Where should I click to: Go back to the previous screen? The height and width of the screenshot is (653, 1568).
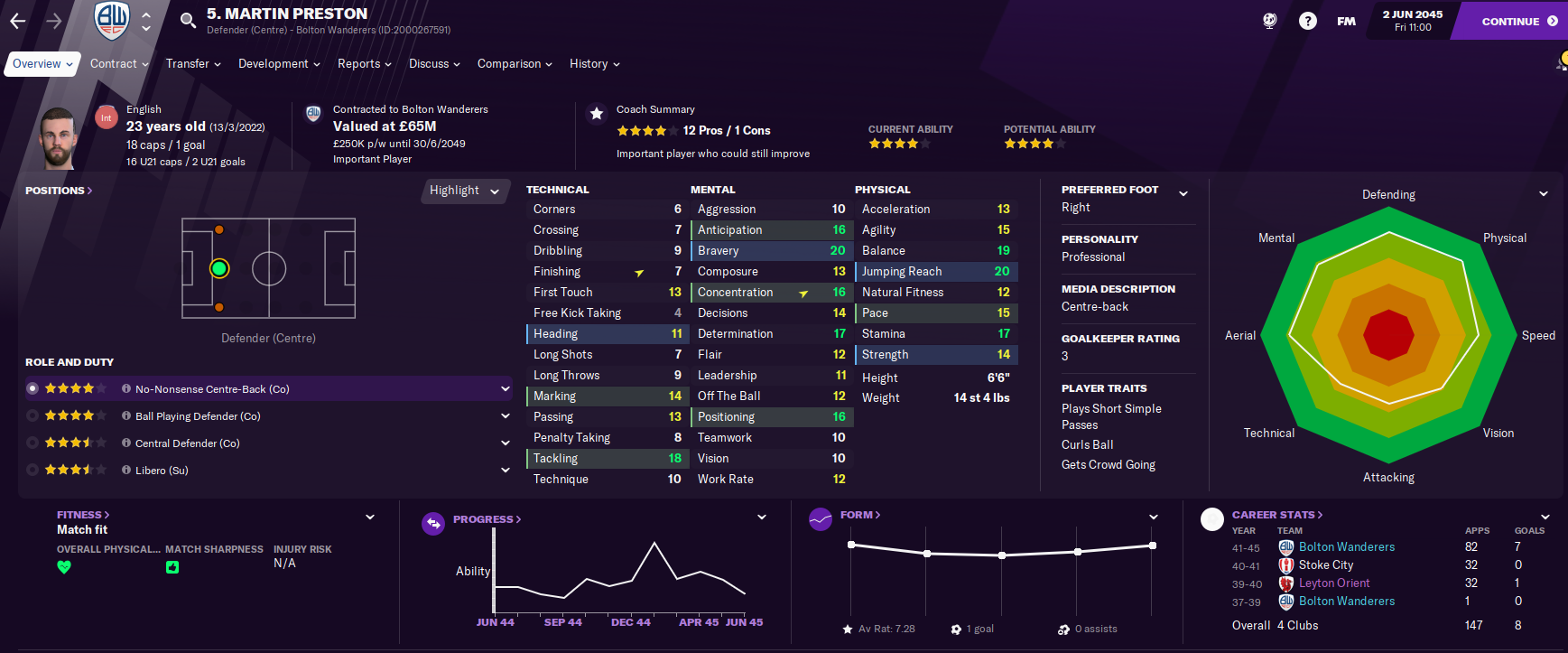click(x=18, y=20)
